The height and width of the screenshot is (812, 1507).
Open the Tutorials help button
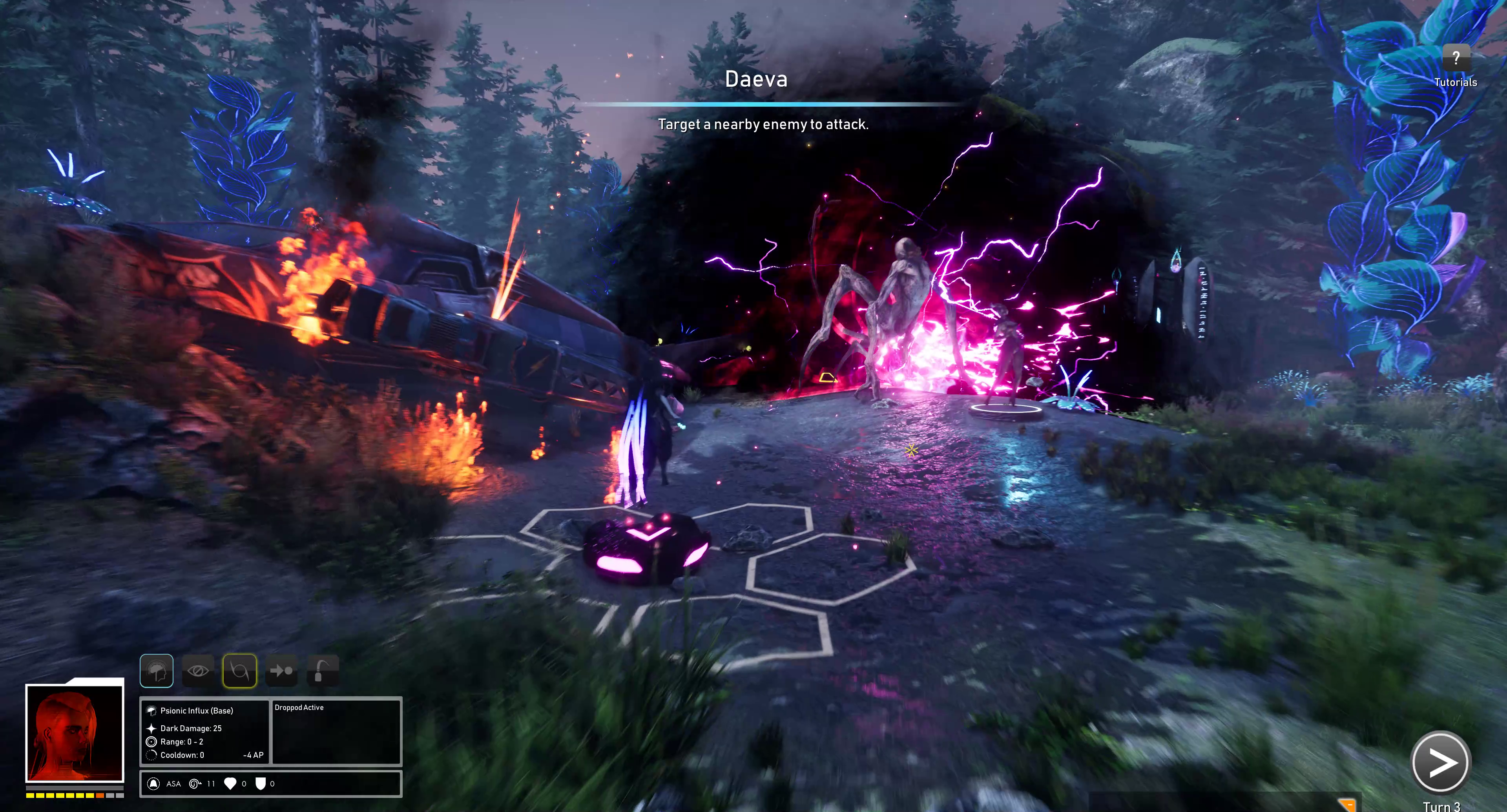click(1456, 58)
